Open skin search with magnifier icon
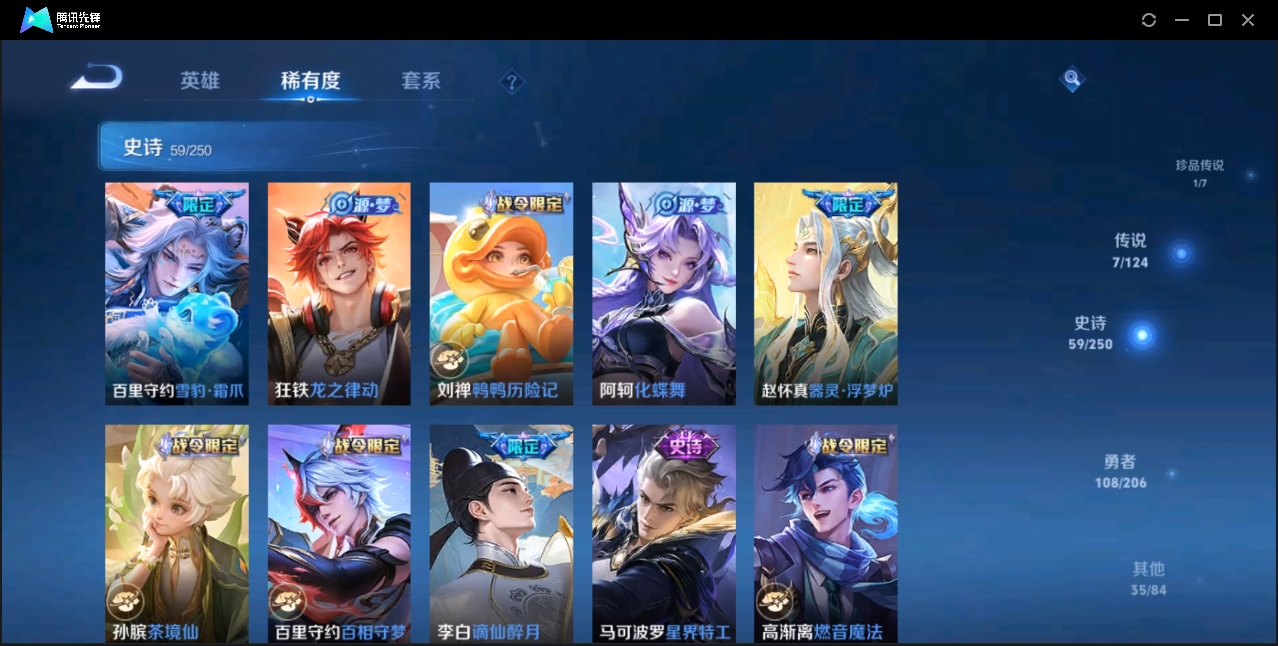The height and width of the screenshot is (646, 1278). (x=1072, y=78)
